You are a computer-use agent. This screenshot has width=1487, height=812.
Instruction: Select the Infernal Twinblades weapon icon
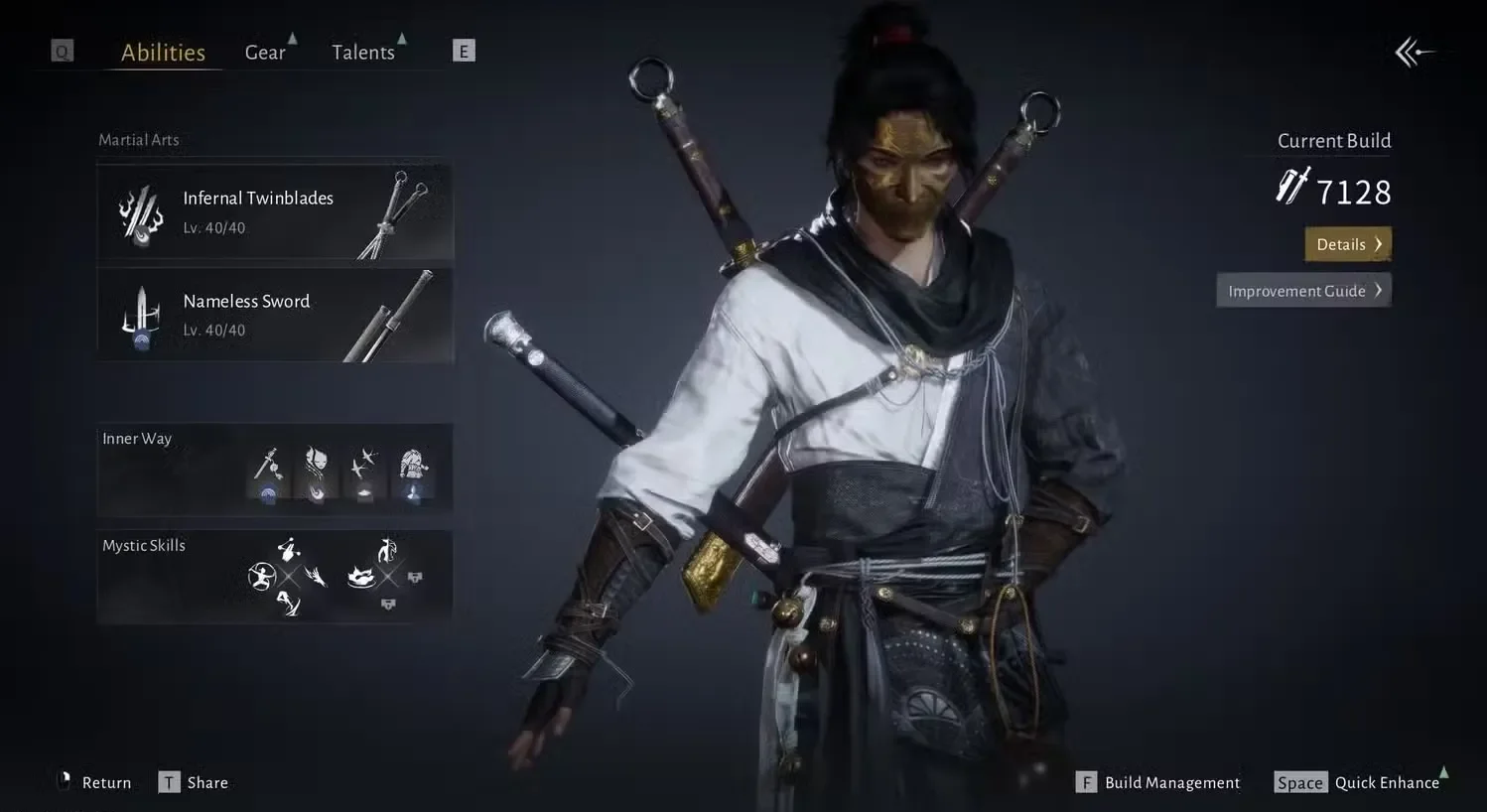tap(142, 211)
